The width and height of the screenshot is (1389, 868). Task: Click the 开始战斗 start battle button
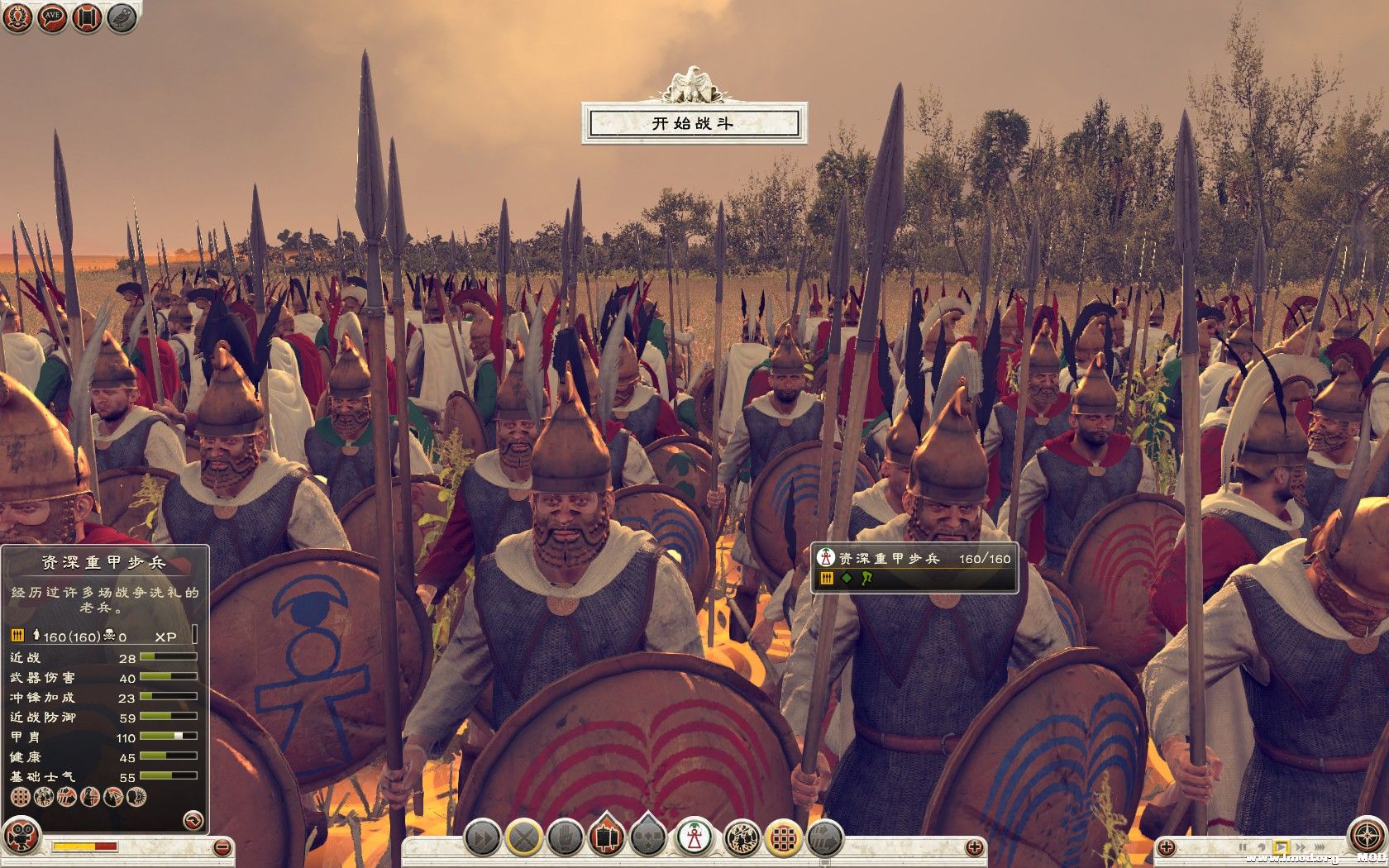point(693,124)
